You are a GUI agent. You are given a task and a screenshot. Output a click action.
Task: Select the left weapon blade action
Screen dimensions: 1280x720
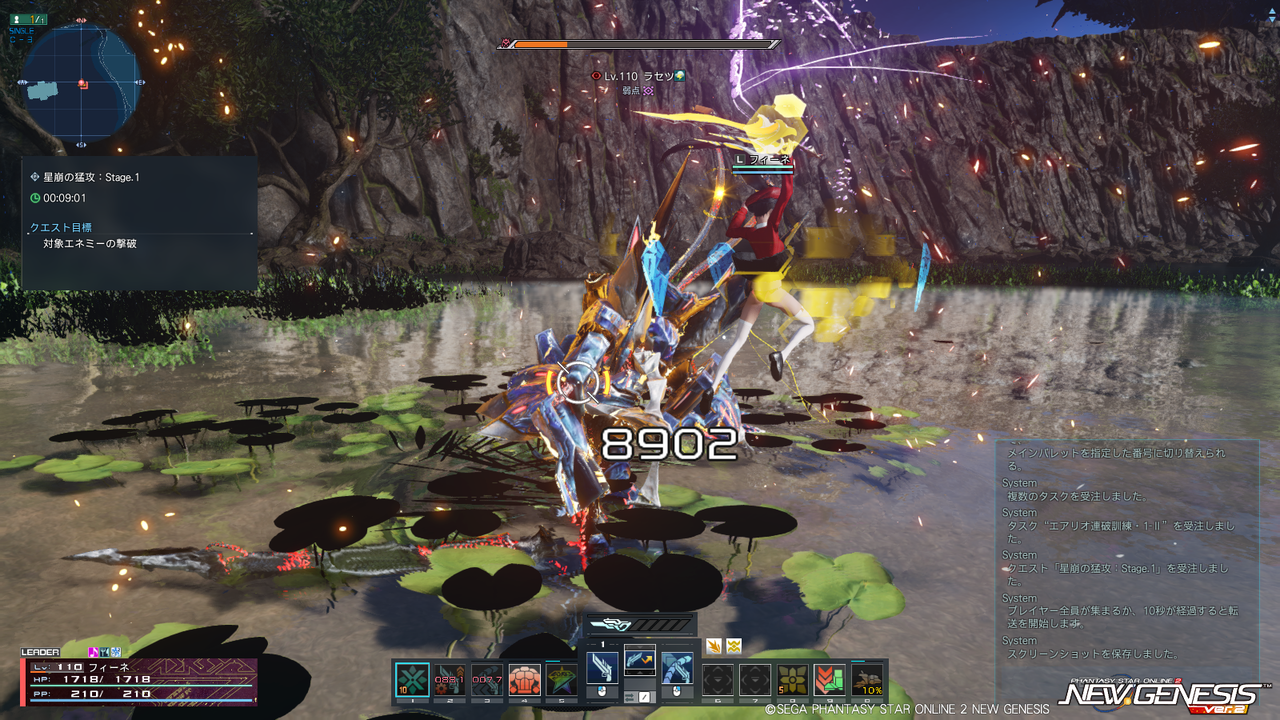(602, 668)
